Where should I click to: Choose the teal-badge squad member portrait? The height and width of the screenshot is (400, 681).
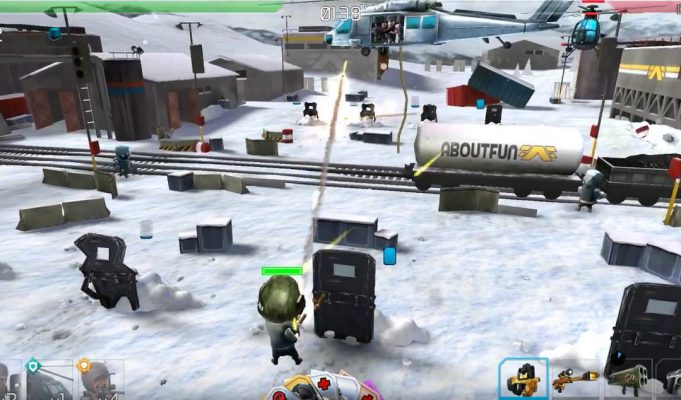[48, 380]
